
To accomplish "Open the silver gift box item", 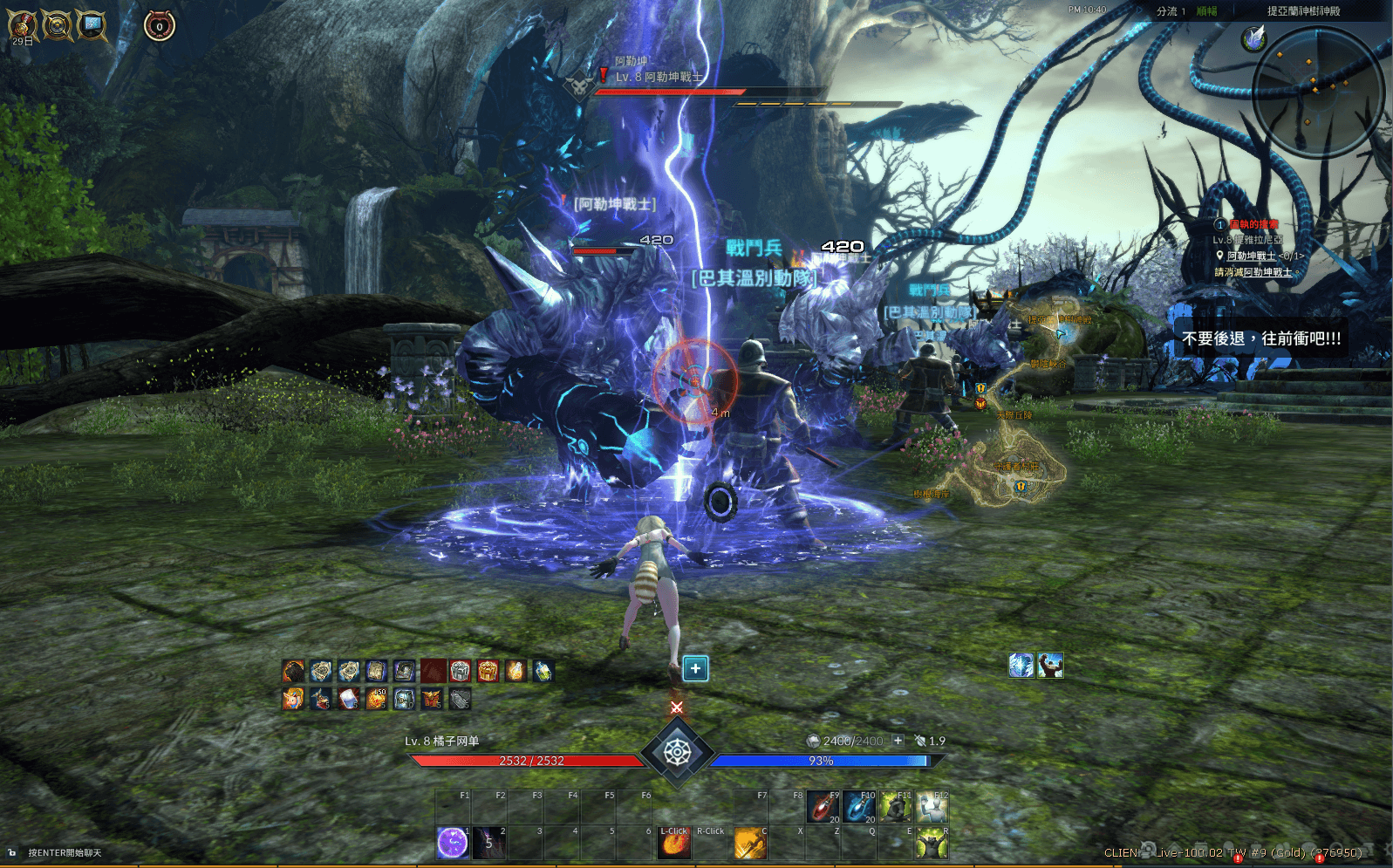I will point(461,671).
